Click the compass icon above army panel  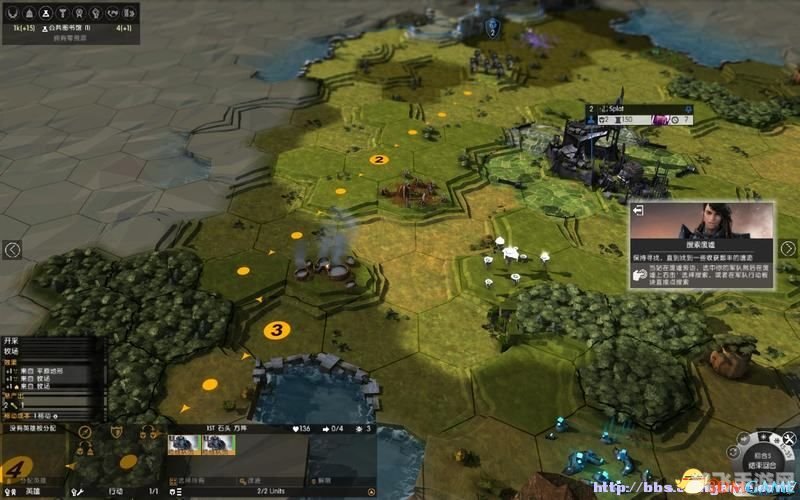(x=86, y=432)
